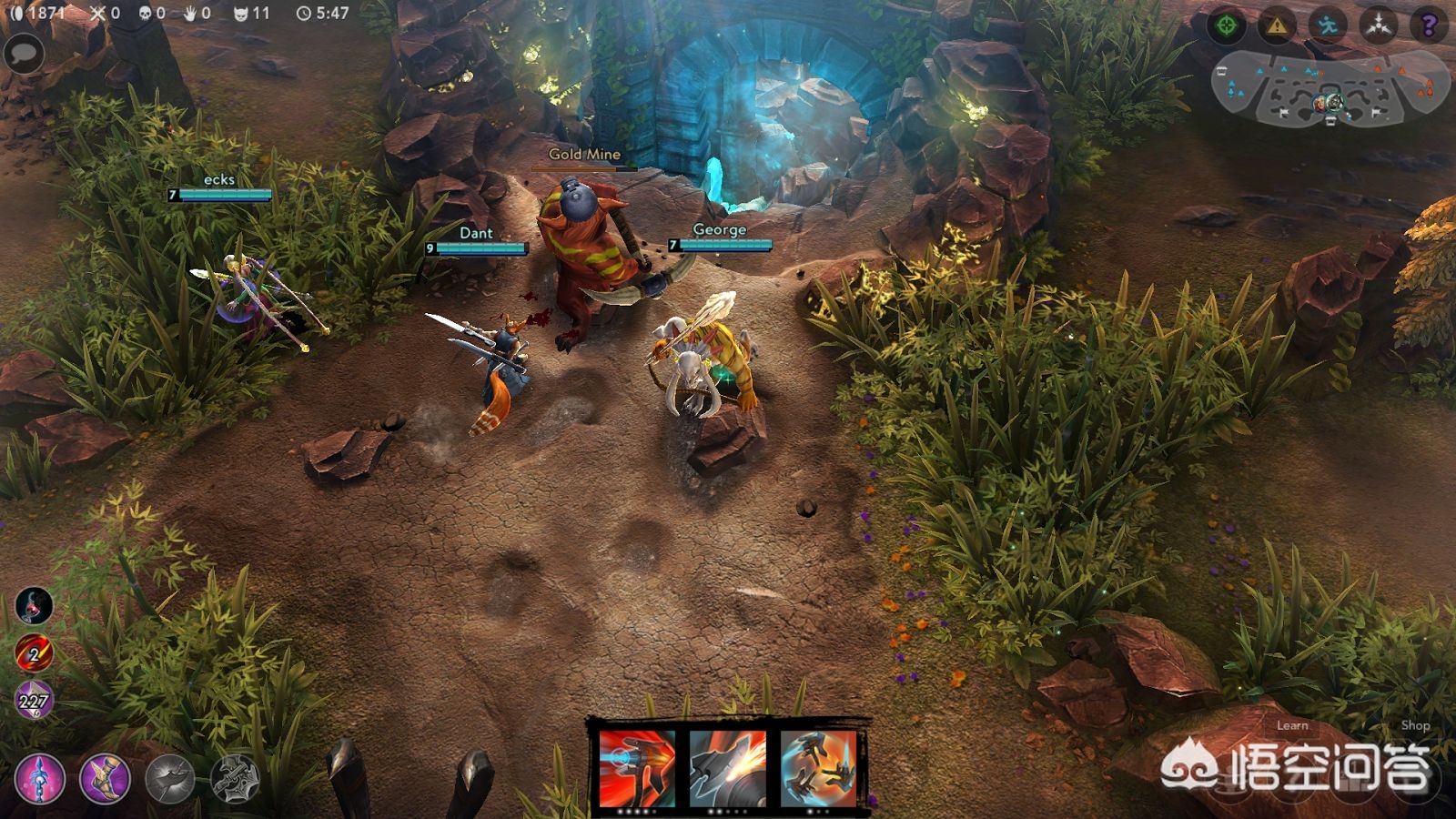Activate the blaster pistol ability
The width and height of the screenshot is (1456, 819).
[637, 767]
